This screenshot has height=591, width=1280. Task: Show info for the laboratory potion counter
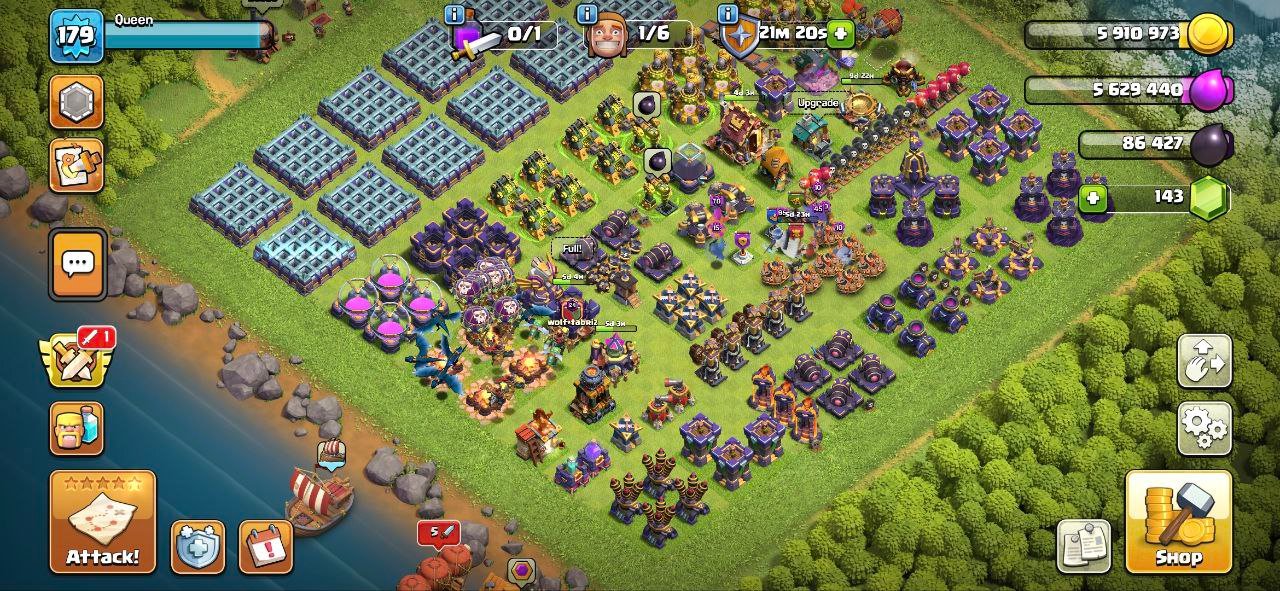pos(455,15)
